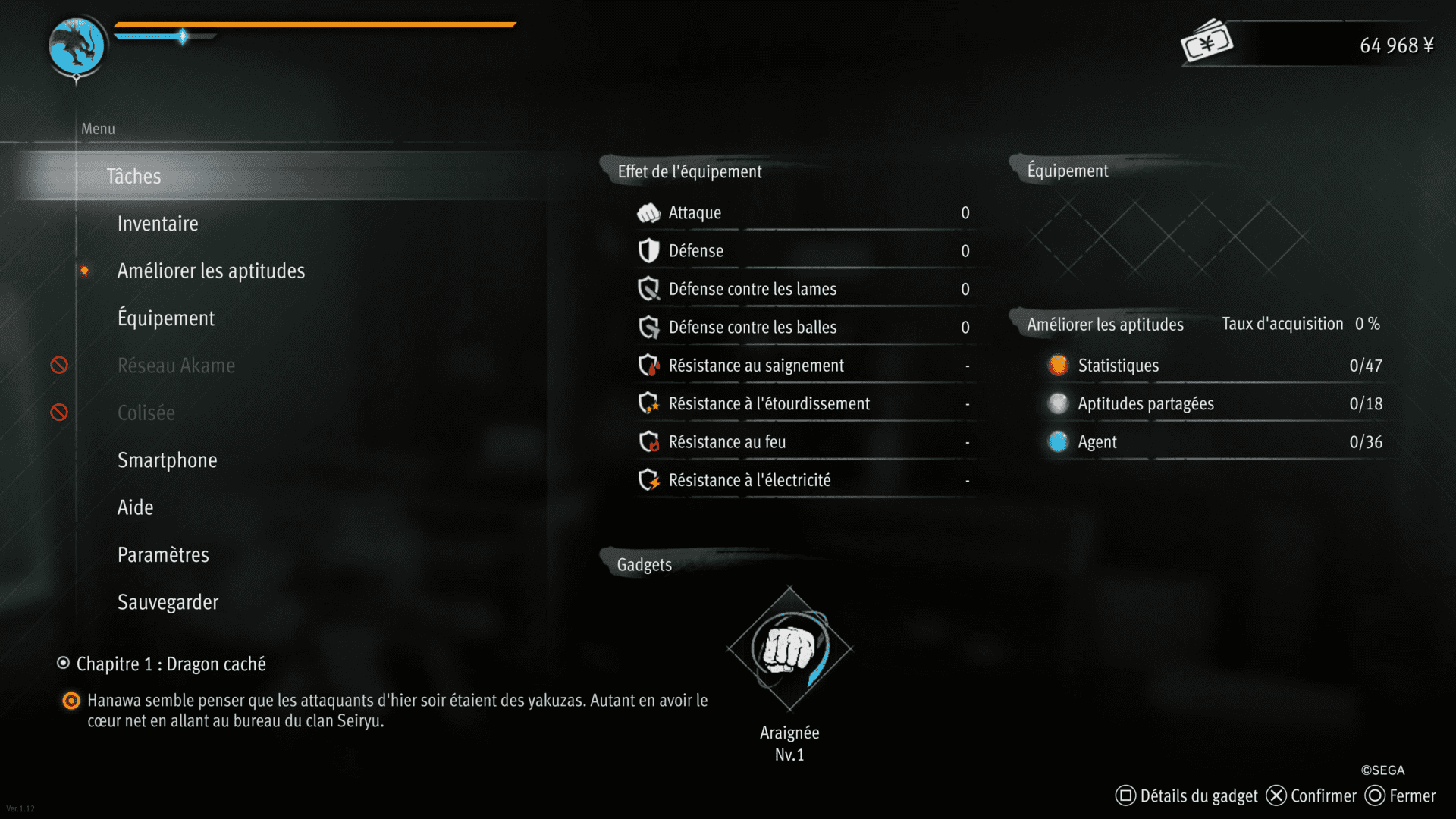The image size is (1456, 819).
Task: Open the Aide help section
Action: [x=135, y=507]
